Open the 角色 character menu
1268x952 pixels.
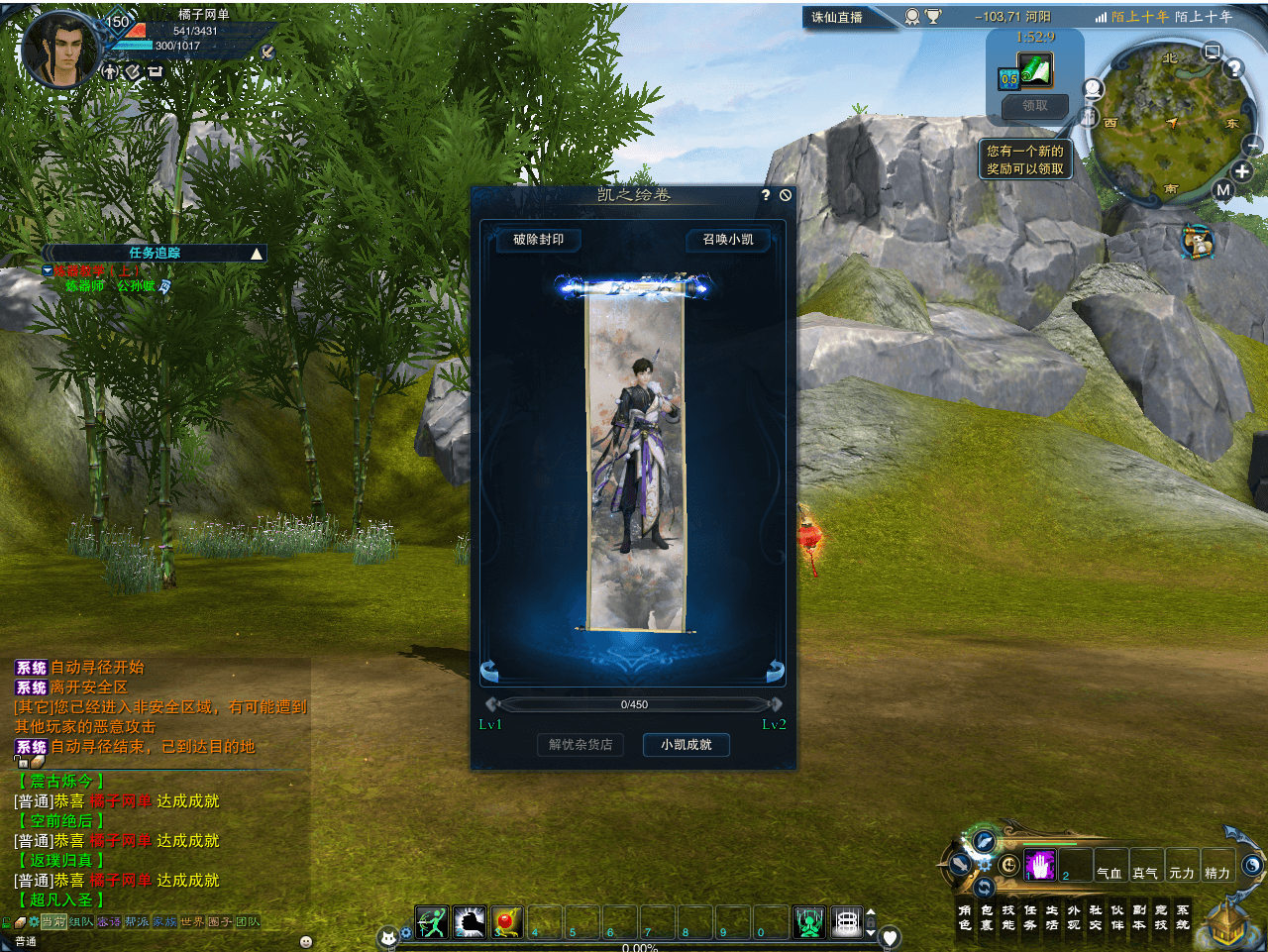click(965, 917)
